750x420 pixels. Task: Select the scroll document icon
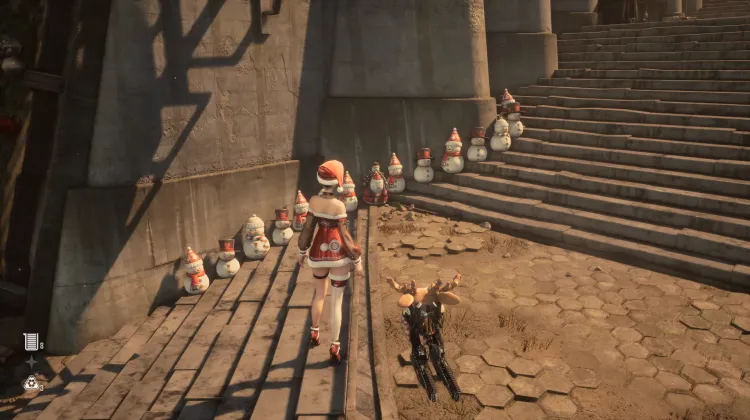(32, 341)
